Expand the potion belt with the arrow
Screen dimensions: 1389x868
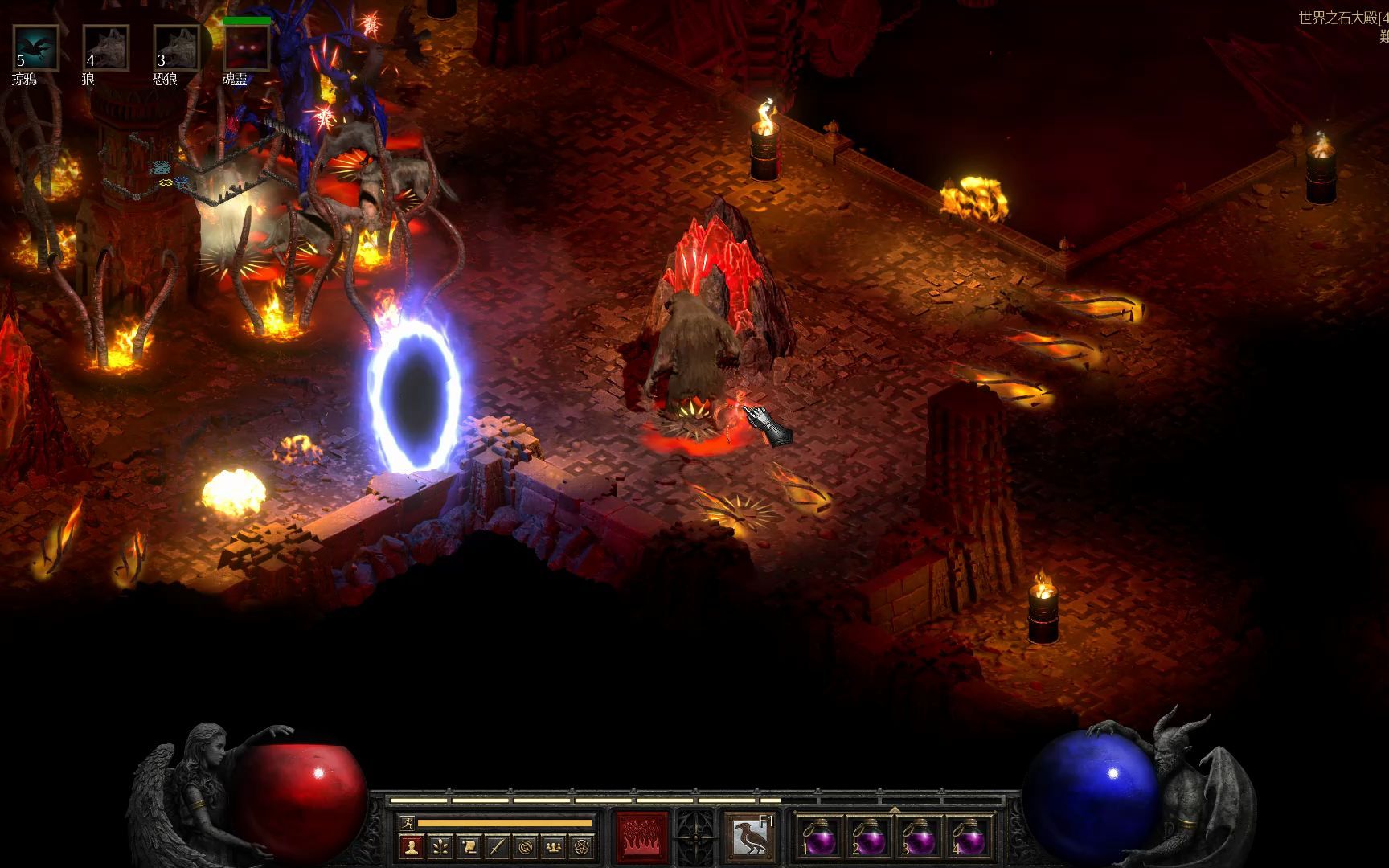pyautogui.click(x=895, y=809)
